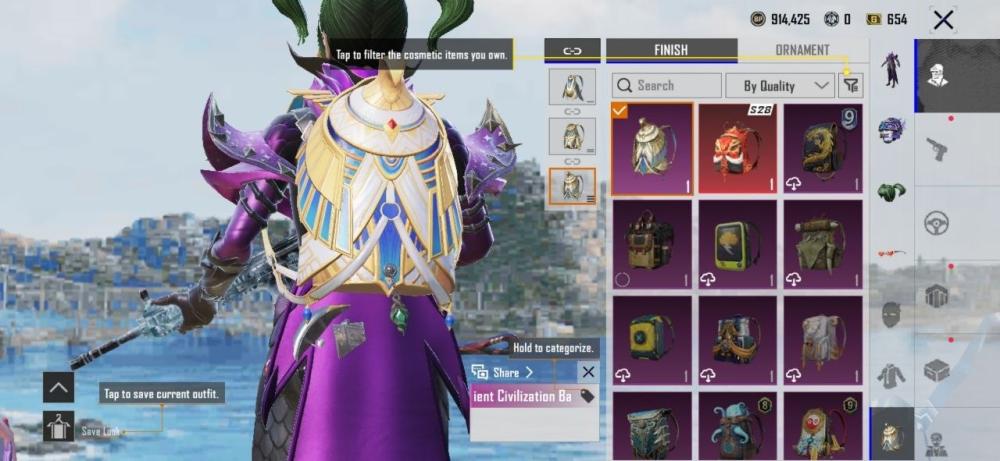This screenshot has width=1000, height=461.
Task: Save the current outfit look
Action: coord(59,427)
